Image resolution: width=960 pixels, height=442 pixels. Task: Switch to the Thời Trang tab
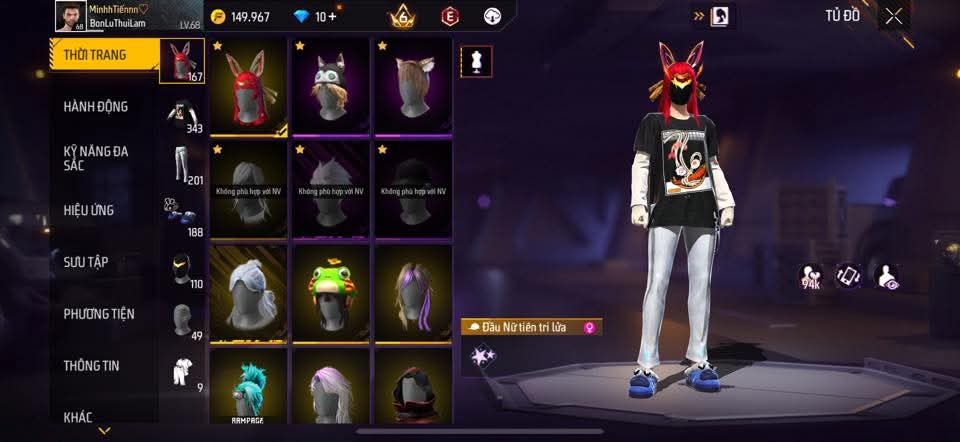pos(97,55)
